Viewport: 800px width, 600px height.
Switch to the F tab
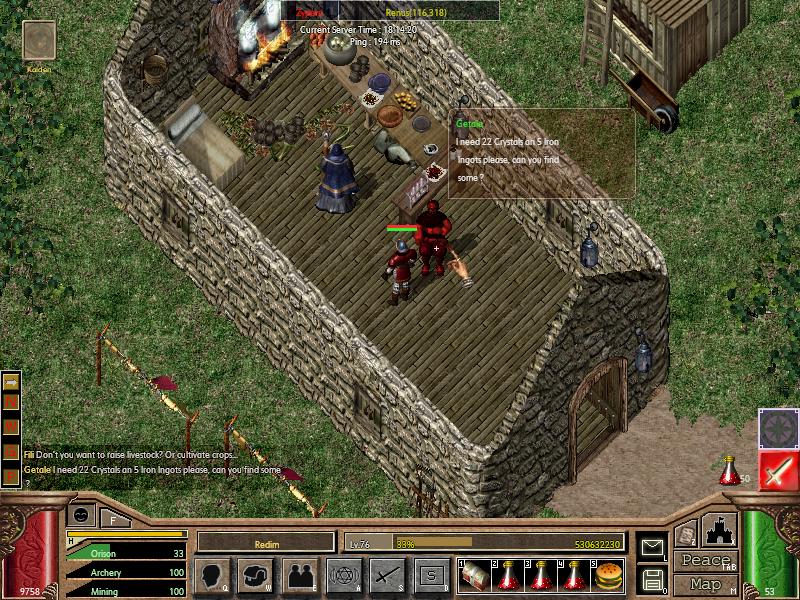(x=113, y=518)
